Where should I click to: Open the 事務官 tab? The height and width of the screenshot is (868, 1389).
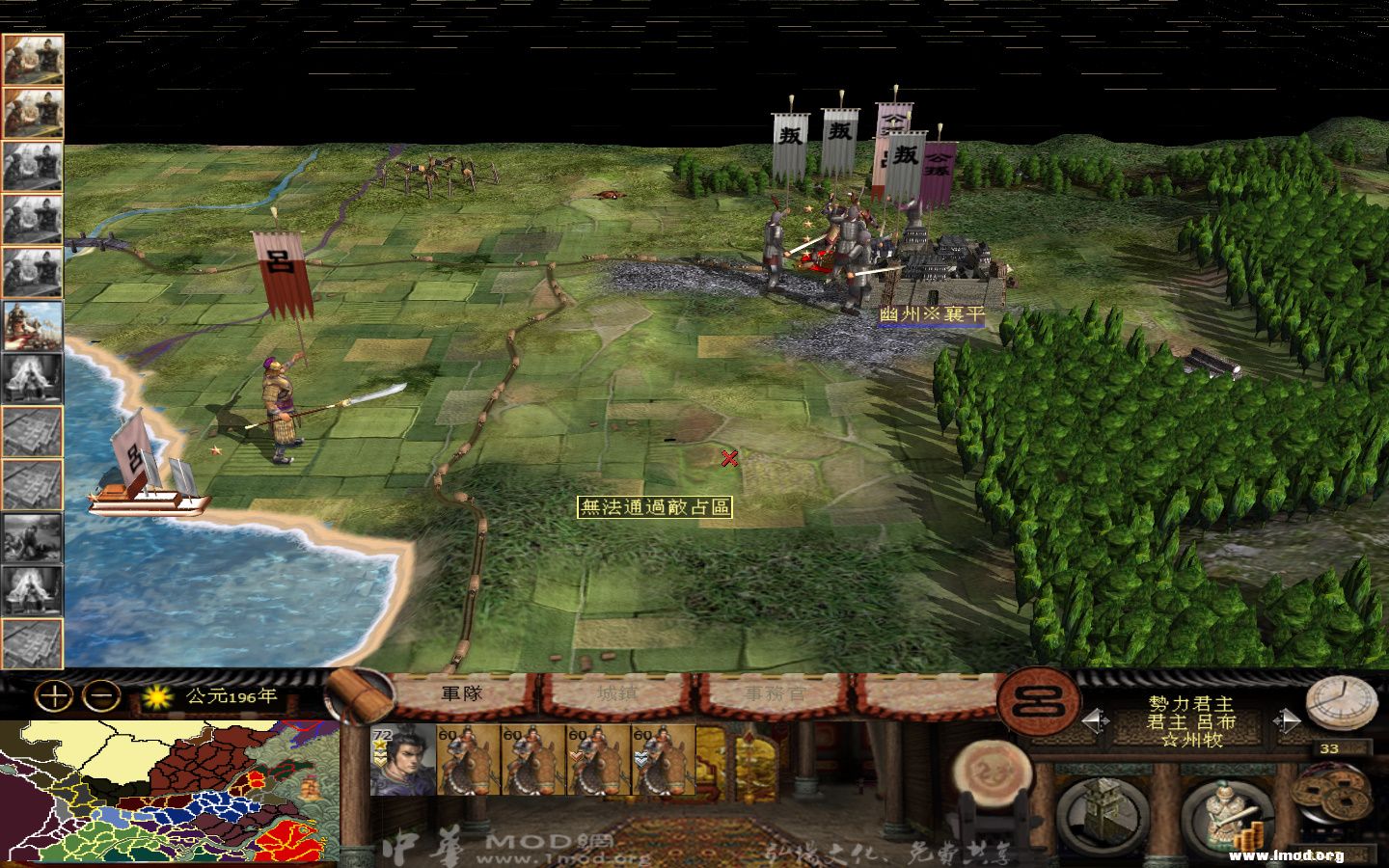click(772, 692)
